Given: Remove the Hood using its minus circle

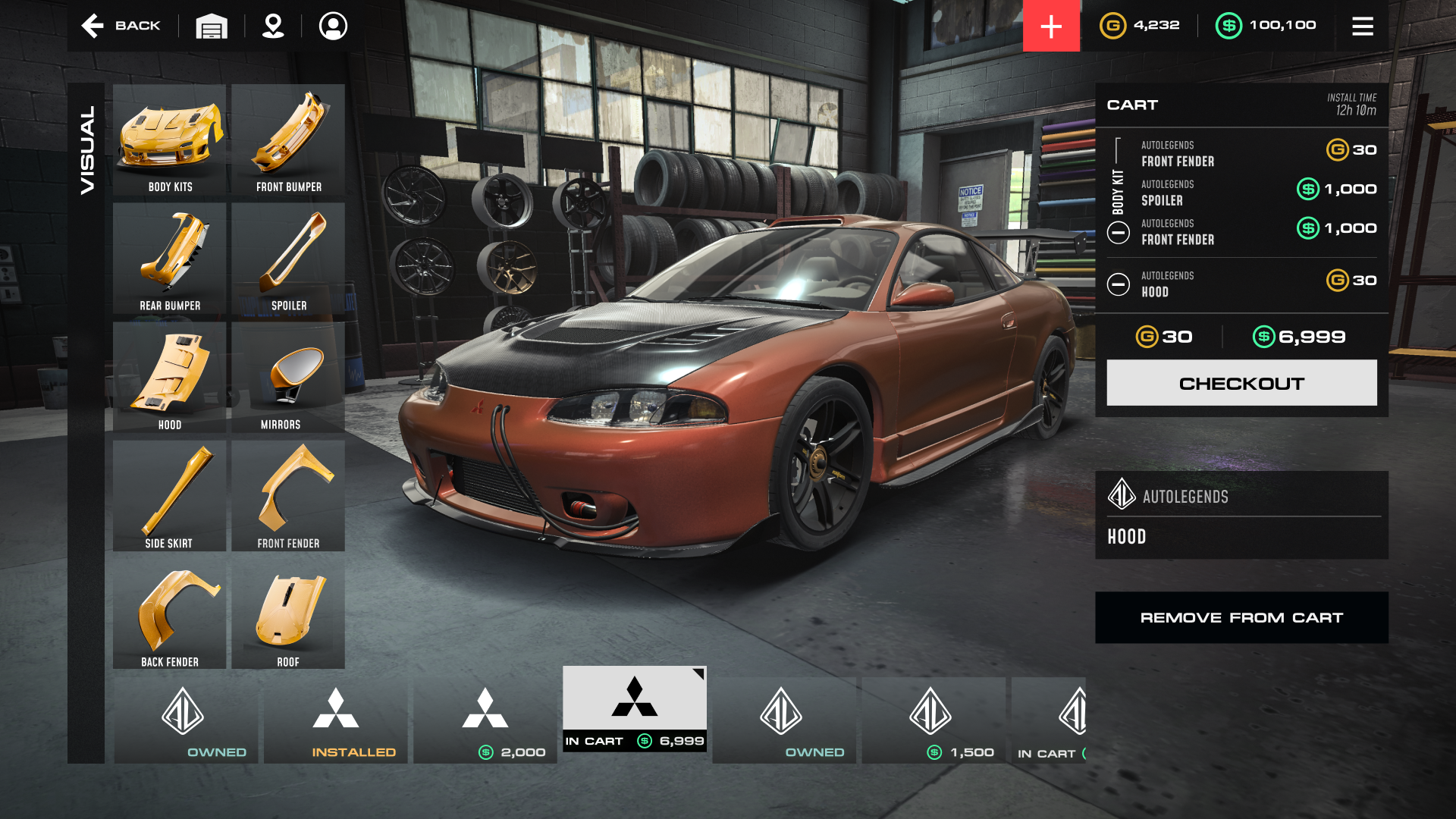Looking at the screenshot, I should (1120, 284).
